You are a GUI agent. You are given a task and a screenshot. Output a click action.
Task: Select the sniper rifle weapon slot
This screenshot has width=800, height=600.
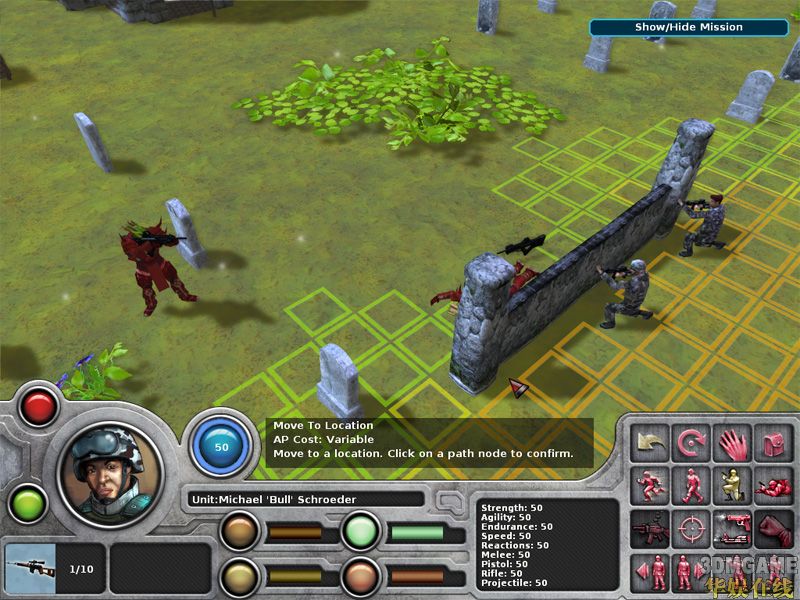click(28, 569)
